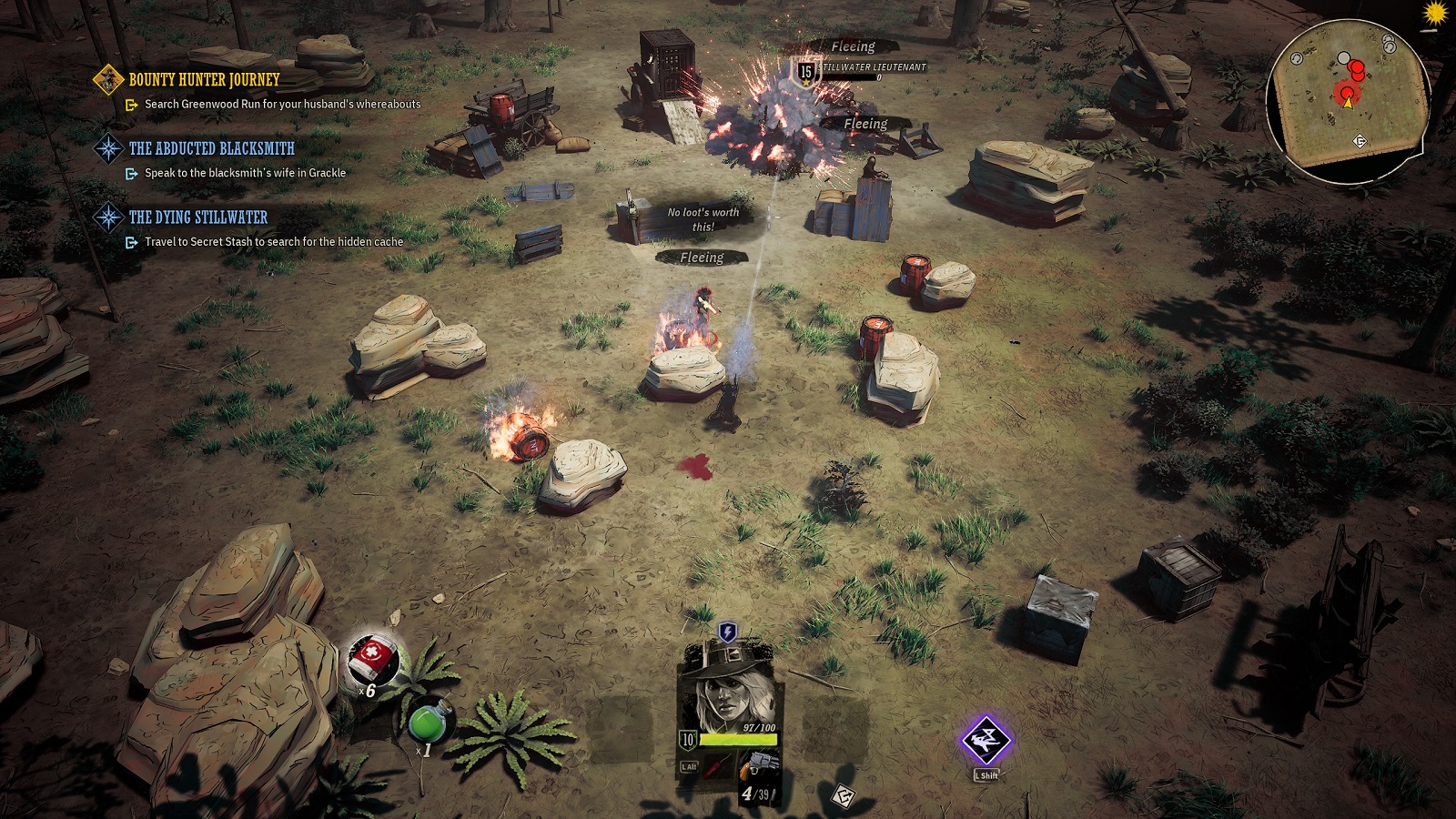Click the yellow player arrow on minimap
The image size is (1456, 819).
coord(1348,103)
